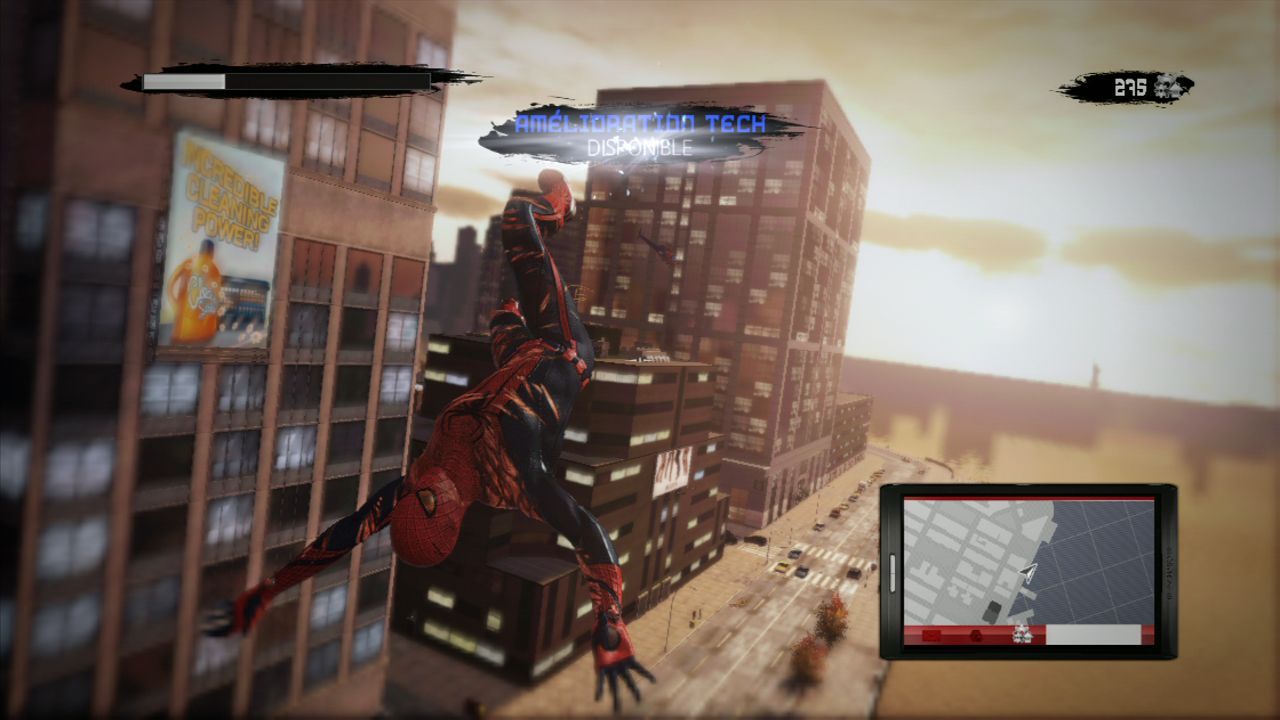This screenshot has height=720, width=1280.
Task: Tap the red banner atop the phone screen
Action: click(x=1030, y=498)
